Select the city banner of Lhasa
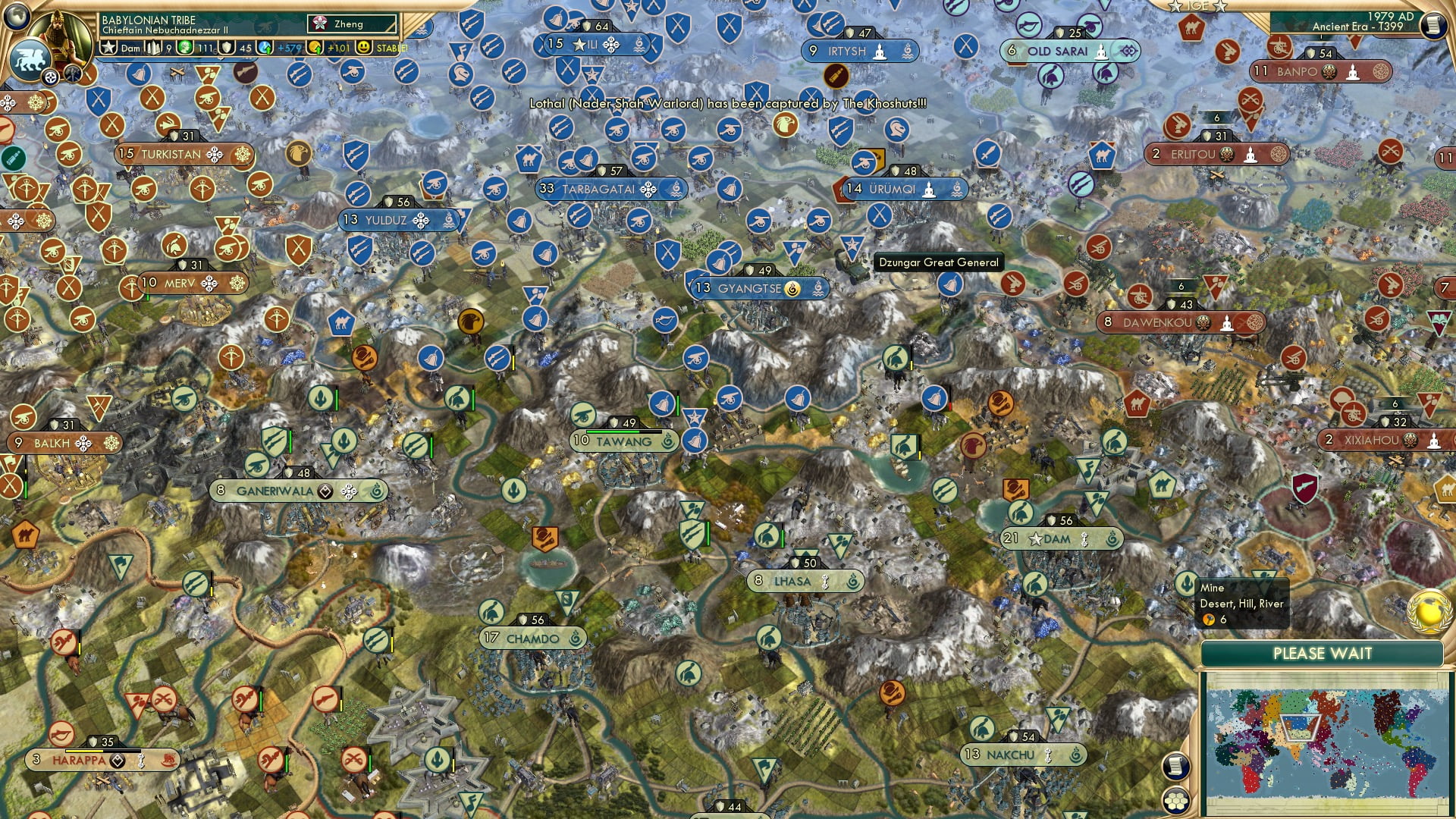This screenshot has width=1456, height=819. pos(800,581)
